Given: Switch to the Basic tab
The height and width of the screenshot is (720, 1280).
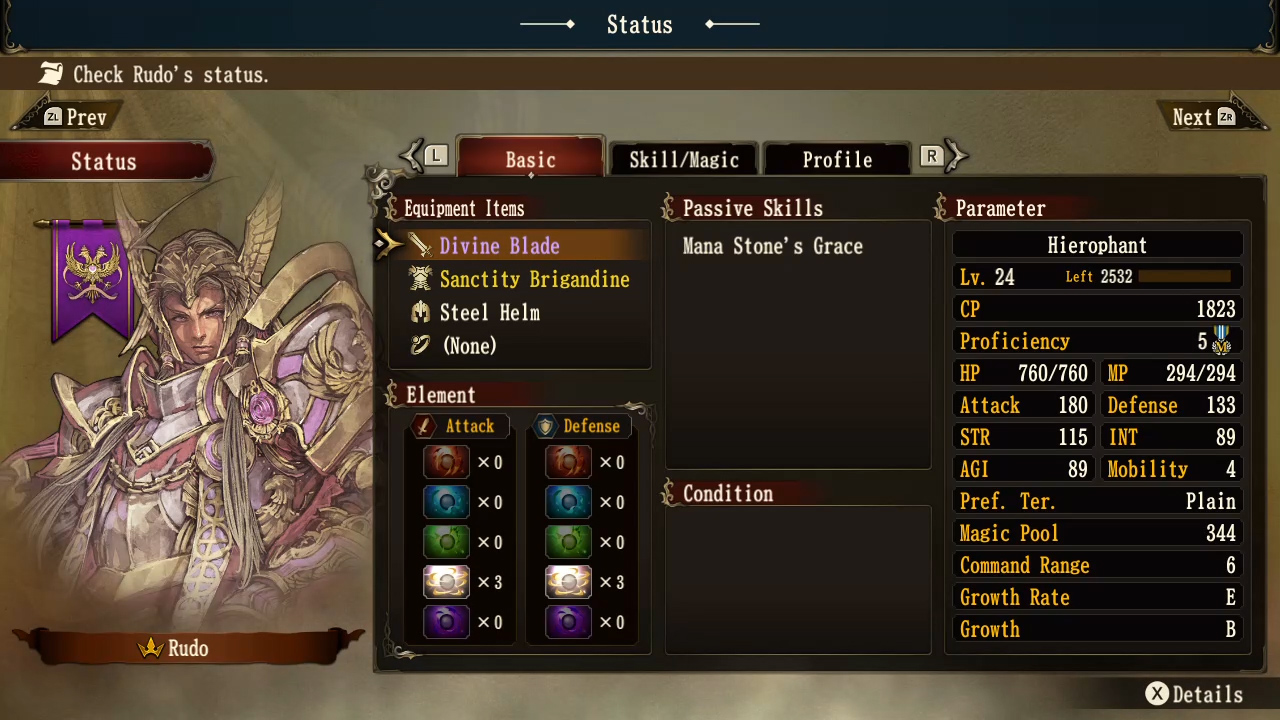Looking at the screenshot, I should click(530, 159).
